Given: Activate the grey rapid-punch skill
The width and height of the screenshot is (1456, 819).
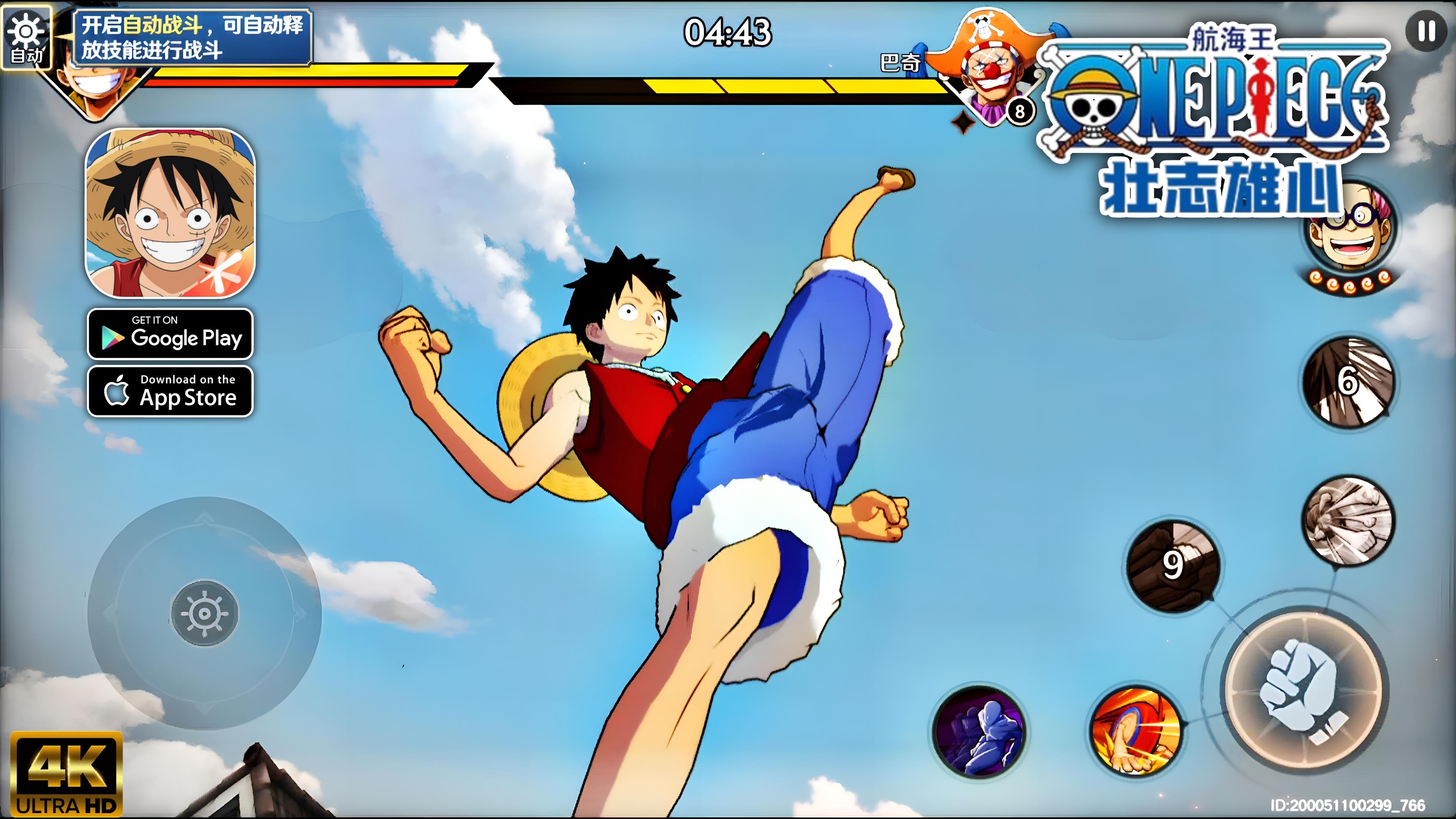Looking at the screenshot, I should [1348, 520].
